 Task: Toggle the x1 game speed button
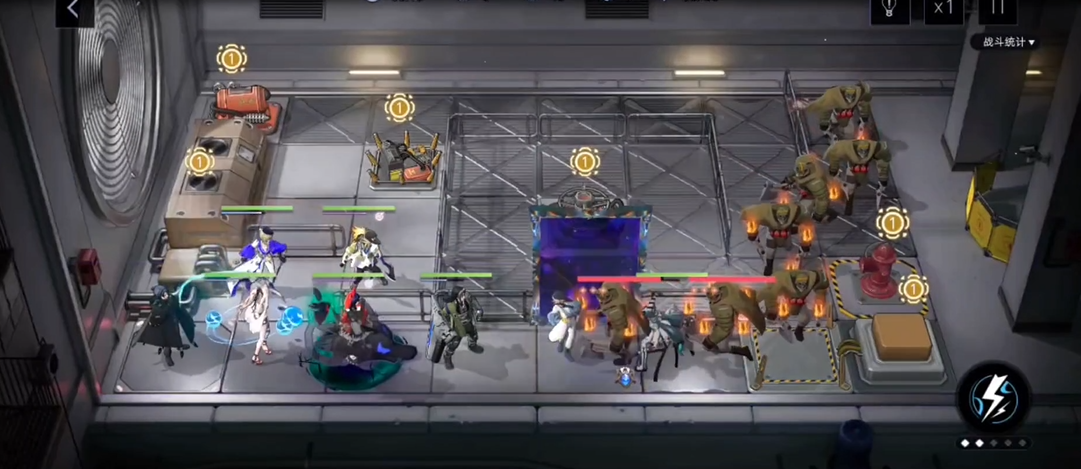(942, 10)
